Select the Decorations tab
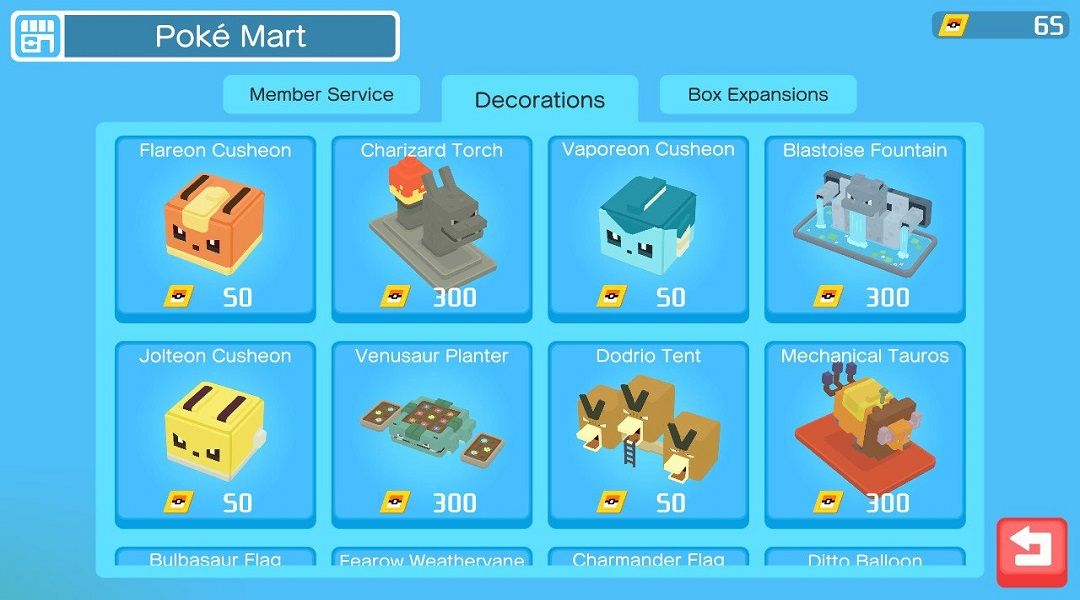The image size is (1080, 600). pyautogui.click(x=539, y=100)
